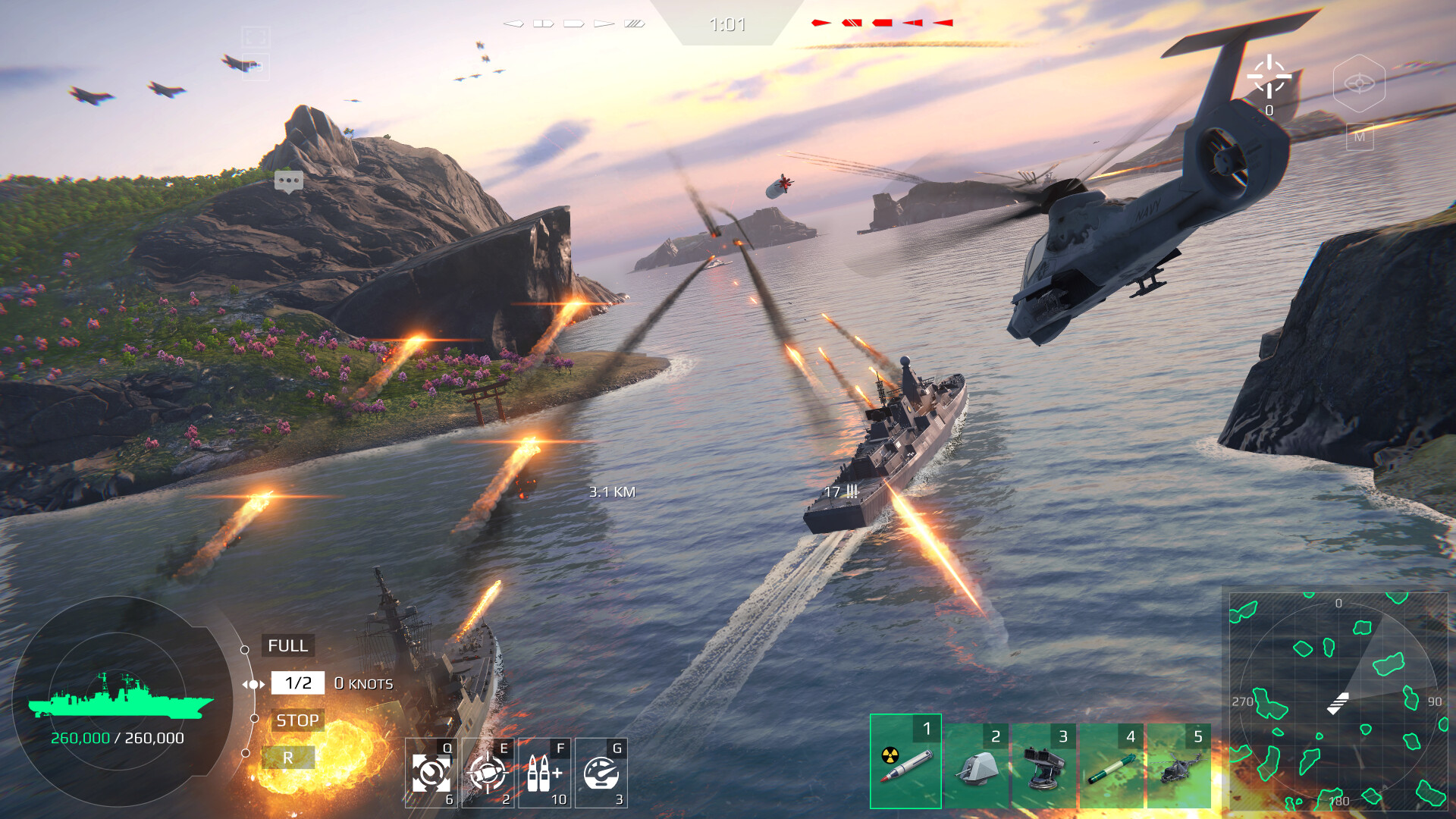
Task: Select the 1/2 speed throttle setting
Action: pos(298,683)
